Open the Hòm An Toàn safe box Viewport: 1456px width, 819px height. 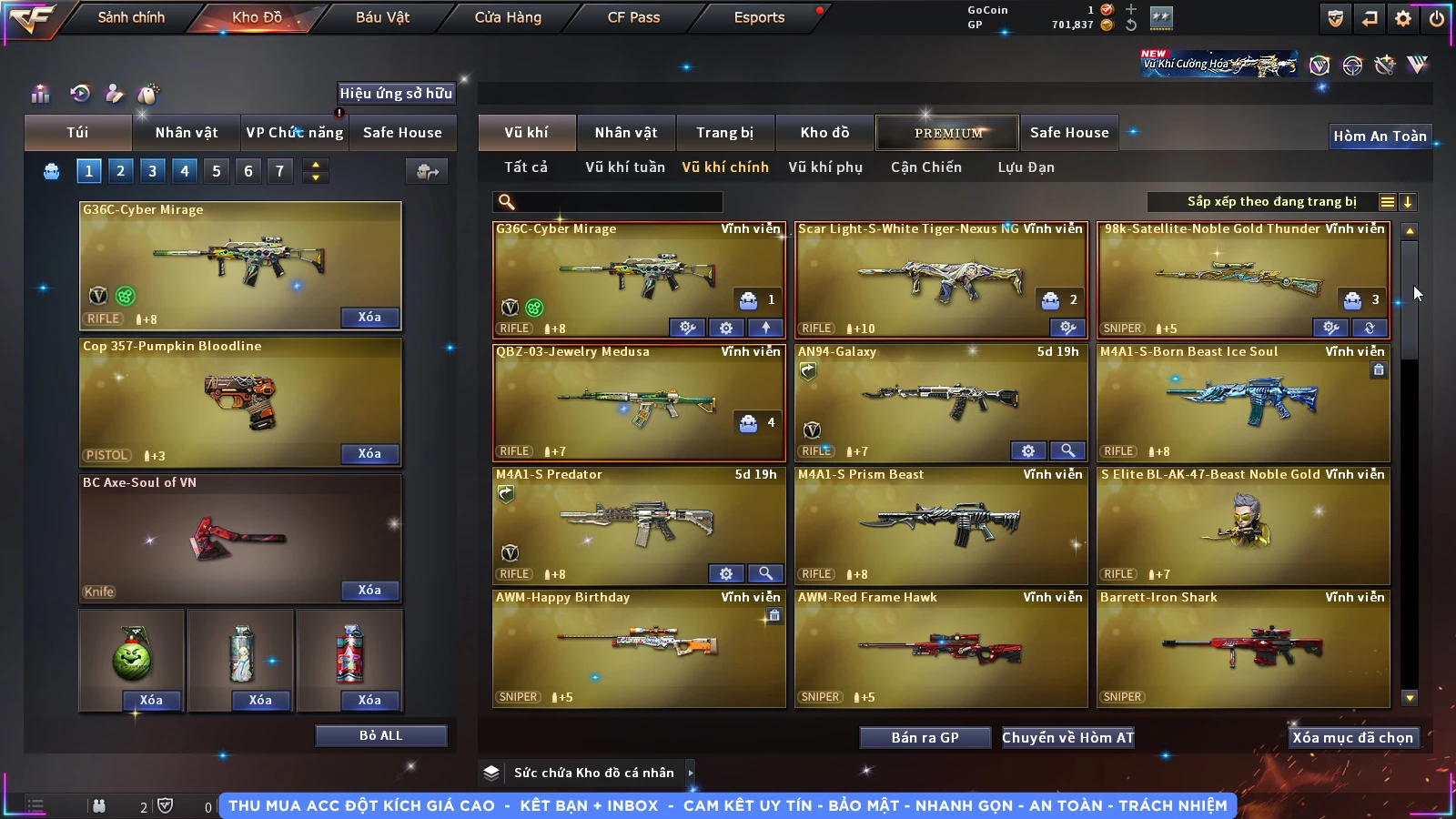(1380, 136)
